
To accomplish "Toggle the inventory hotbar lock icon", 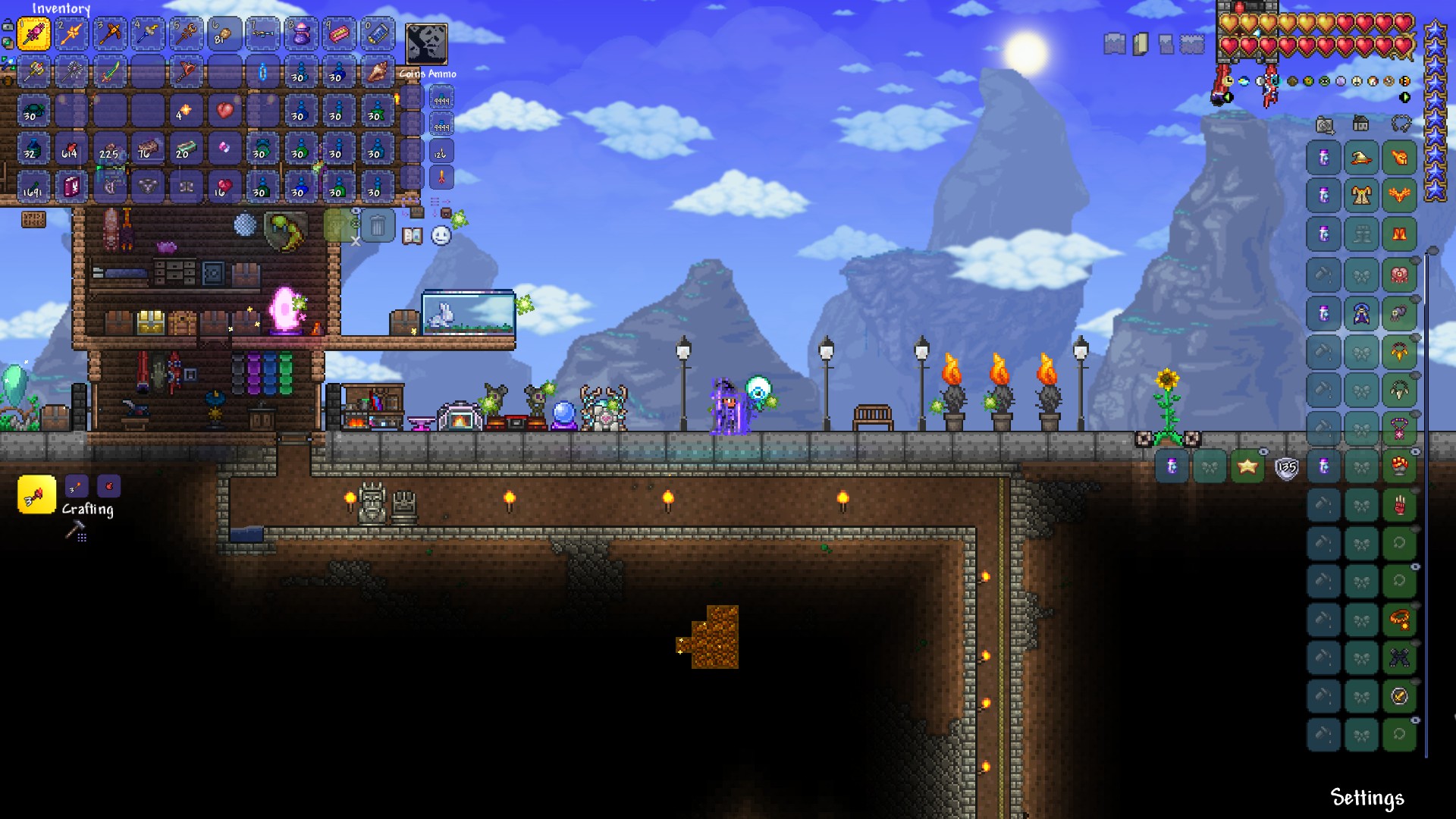I will 7,25.
